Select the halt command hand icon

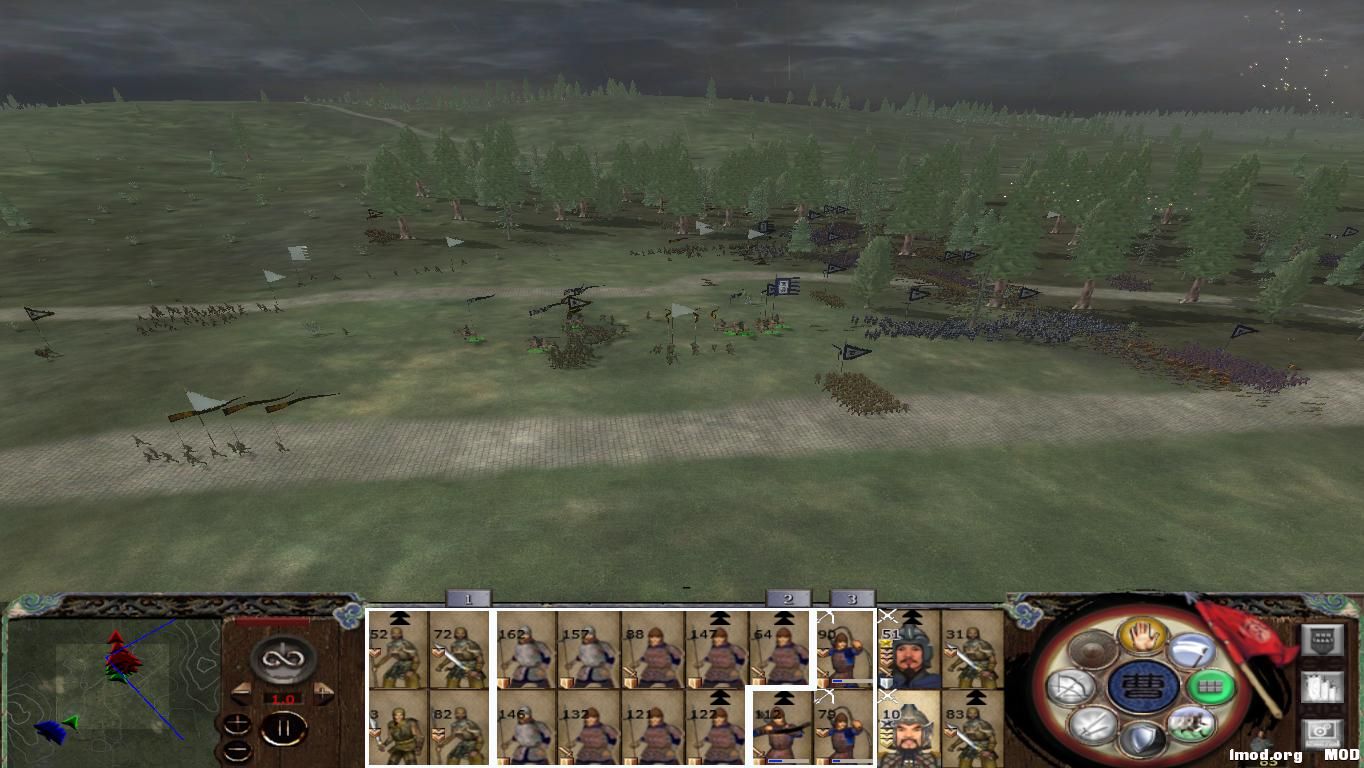point(1143,639)
